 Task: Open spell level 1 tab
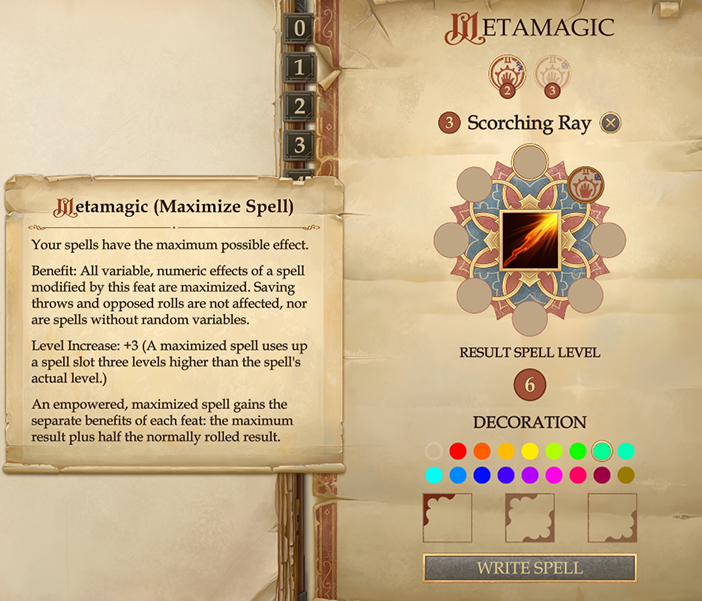[x=298, y=68]
